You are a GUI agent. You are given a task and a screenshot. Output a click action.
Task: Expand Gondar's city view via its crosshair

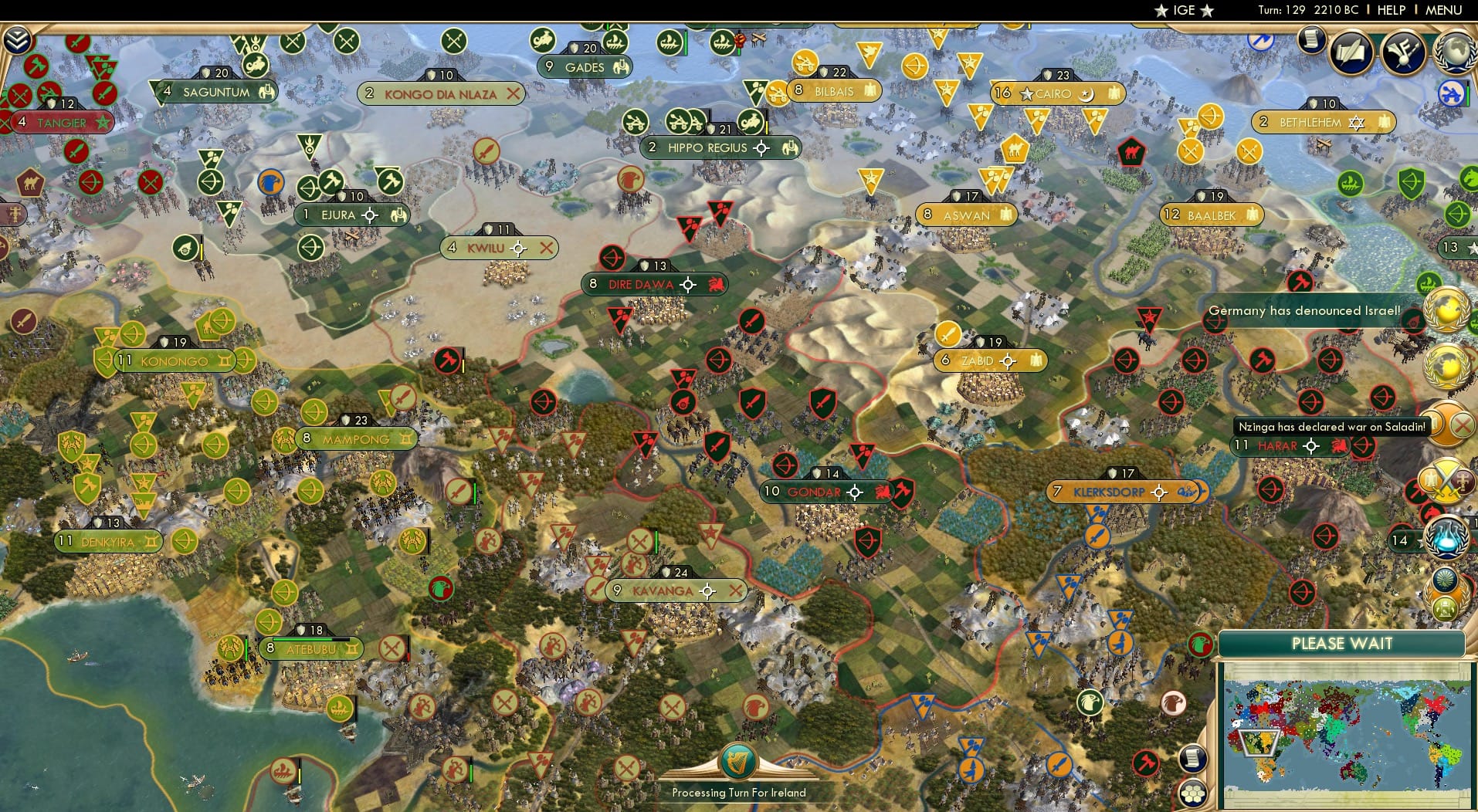coord(856,492)
